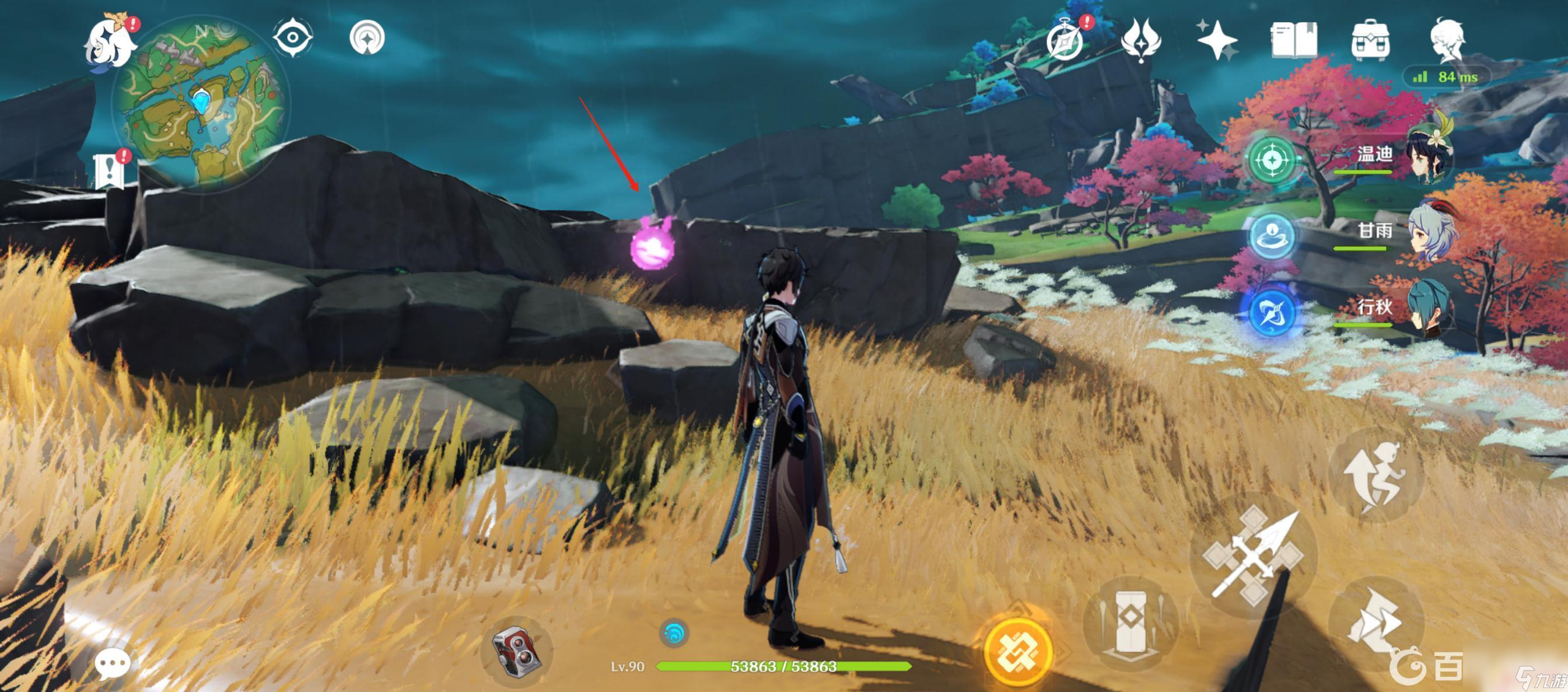The width and height of the screenshot is (1568, 692).
Task: Use the stone pillar elemental skill
Action: [x=1130, y=622]
